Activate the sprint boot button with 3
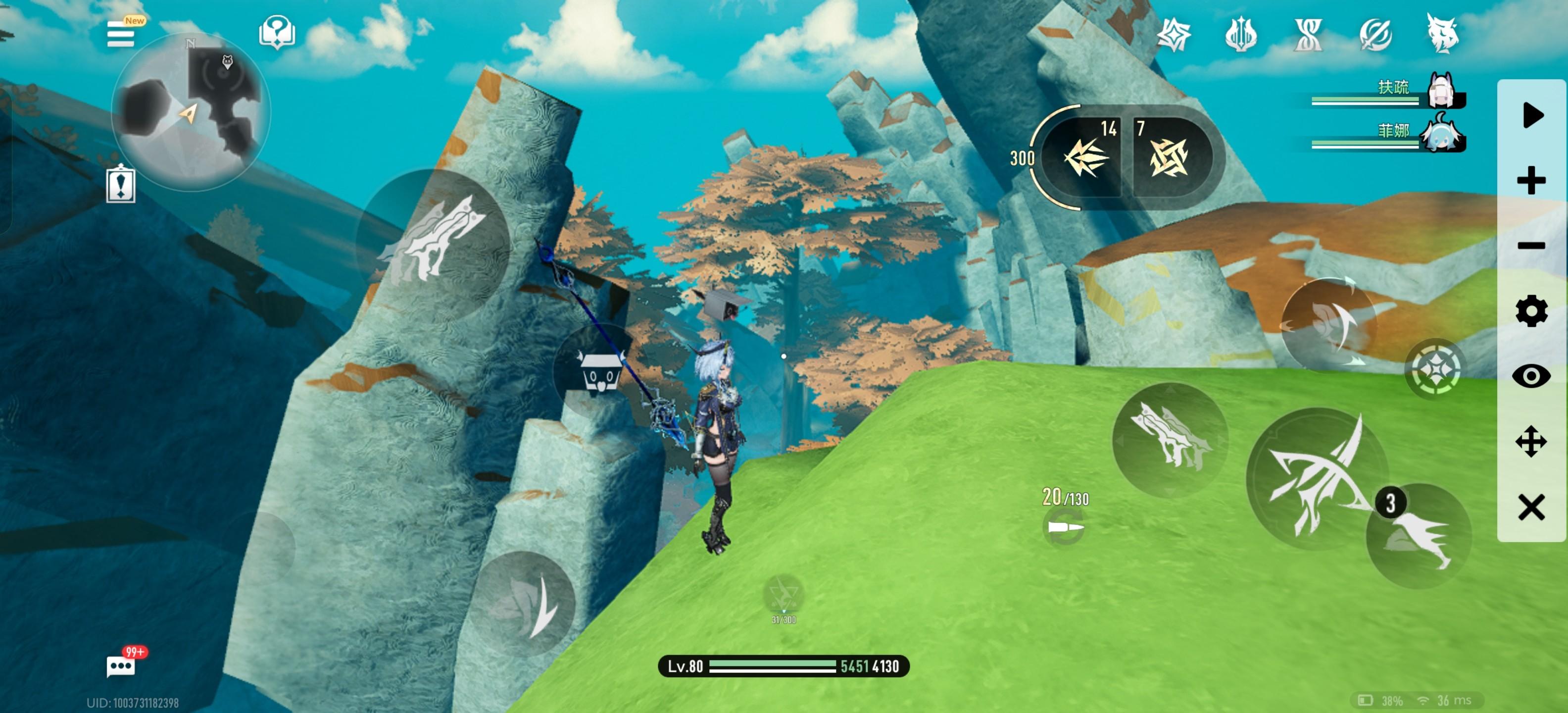Screen dimensions: 1568x713 click(1418, 536)
